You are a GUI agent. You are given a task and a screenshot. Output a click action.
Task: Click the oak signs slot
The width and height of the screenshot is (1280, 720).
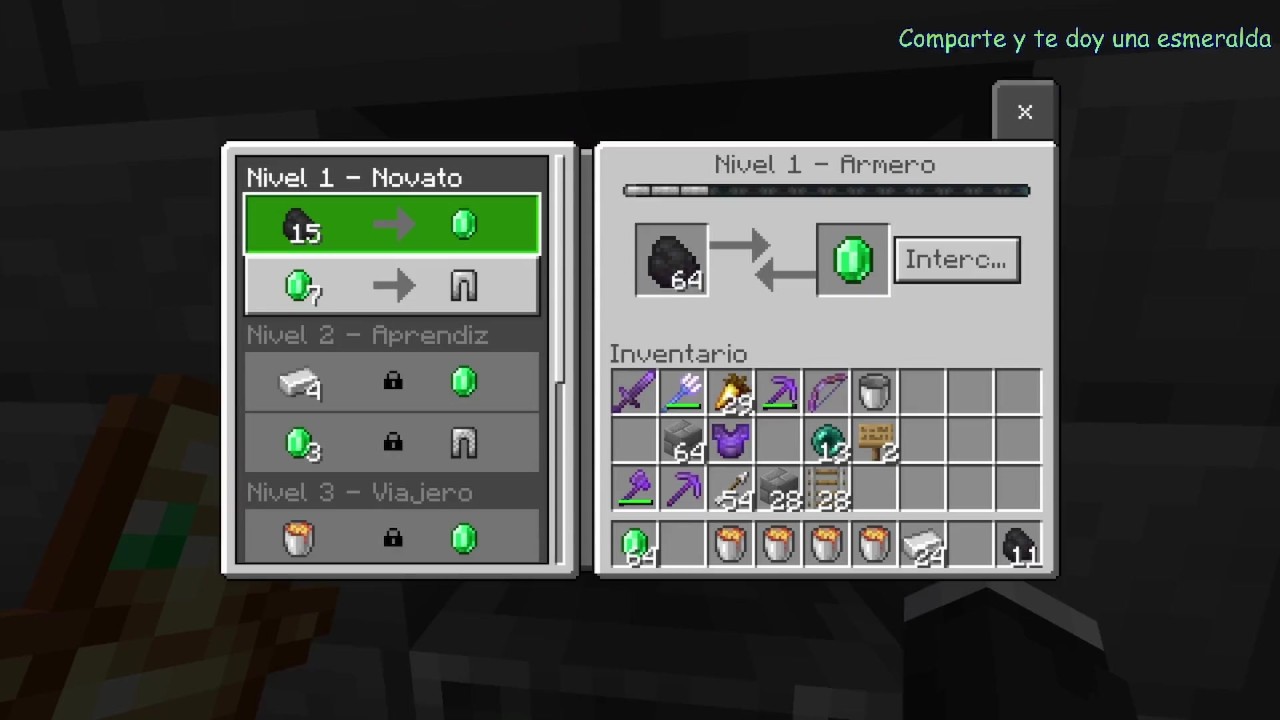(x=874, y=441)
